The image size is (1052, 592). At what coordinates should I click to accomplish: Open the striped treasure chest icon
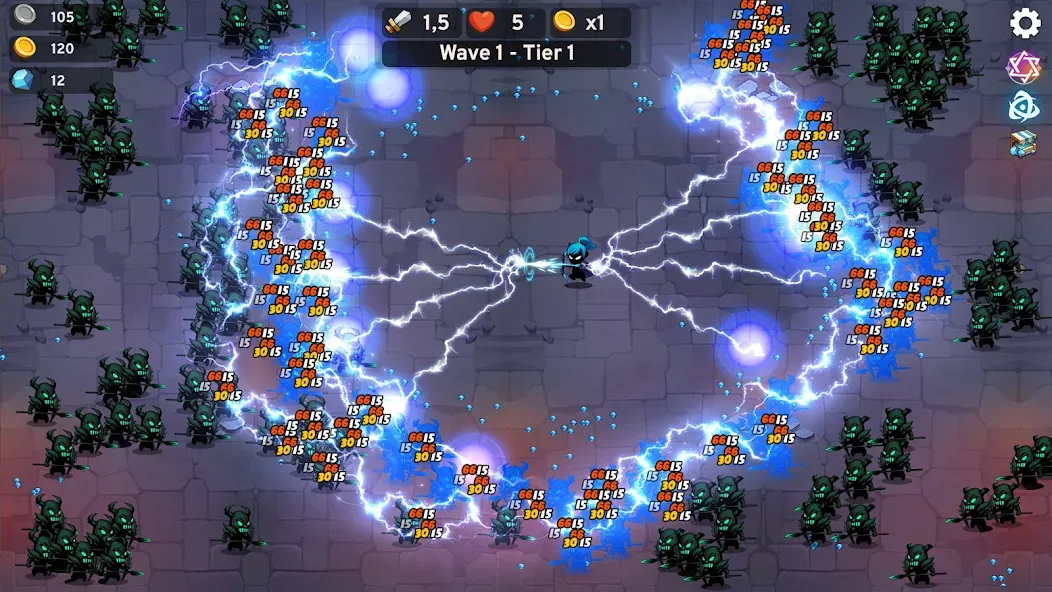pyautogui.click(x=1023, y=144)
